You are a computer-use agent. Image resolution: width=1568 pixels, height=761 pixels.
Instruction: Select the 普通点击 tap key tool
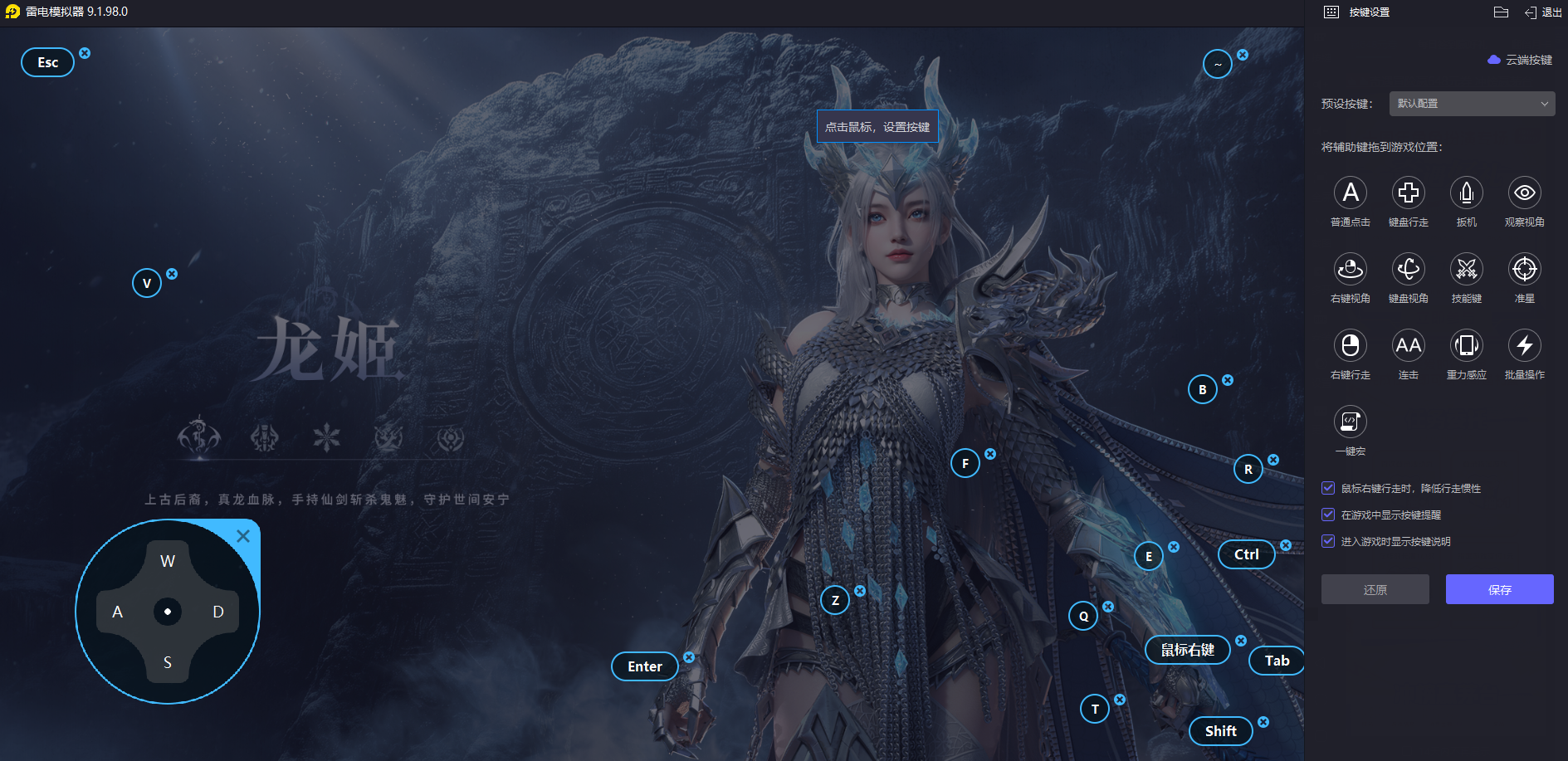(x=1351, y=193)
